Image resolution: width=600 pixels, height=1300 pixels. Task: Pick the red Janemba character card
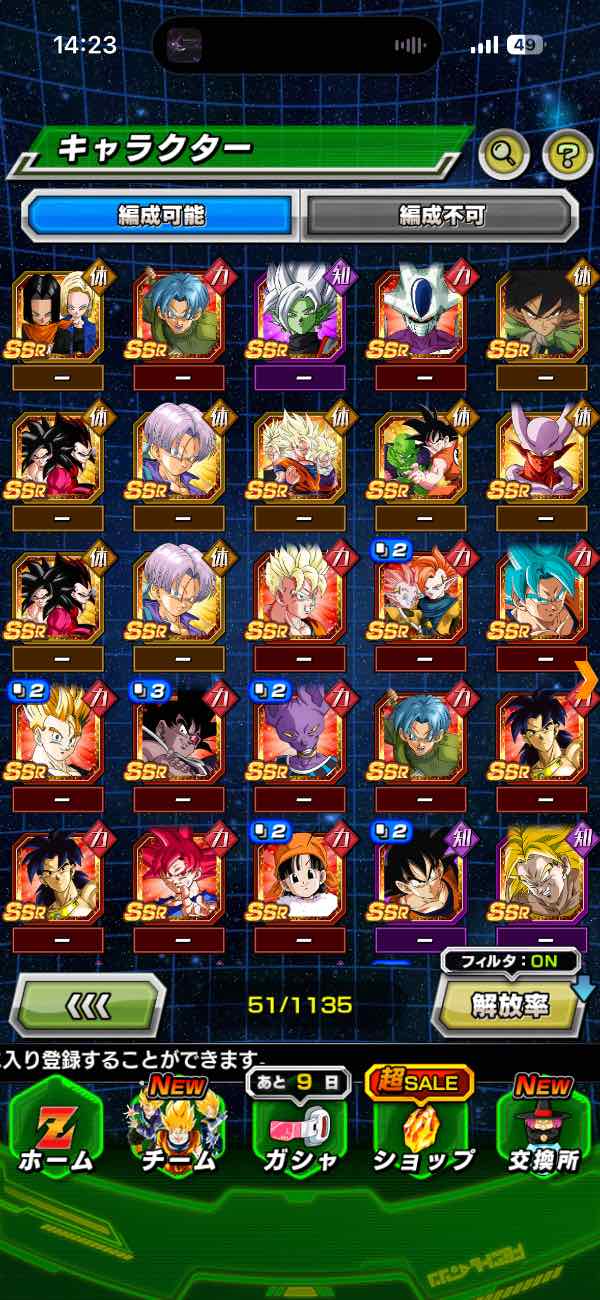542,457
